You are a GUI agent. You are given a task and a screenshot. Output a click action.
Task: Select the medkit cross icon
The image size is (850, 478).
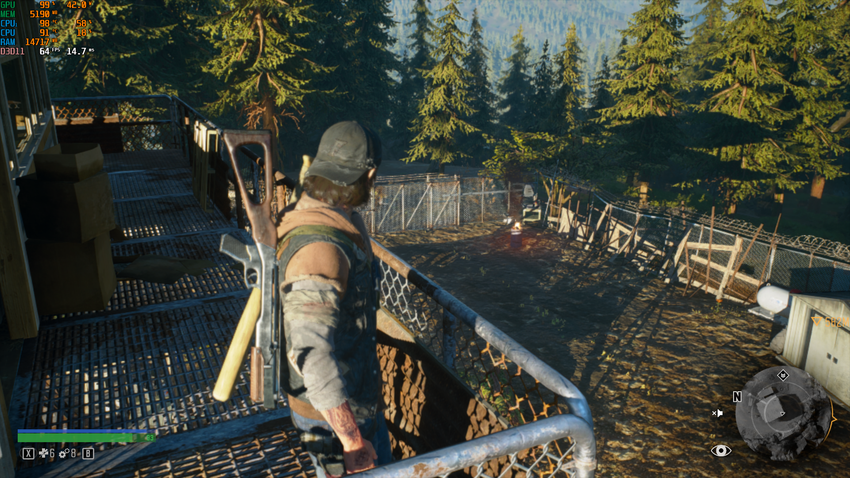pyautogui.click(x=44, y=454)
